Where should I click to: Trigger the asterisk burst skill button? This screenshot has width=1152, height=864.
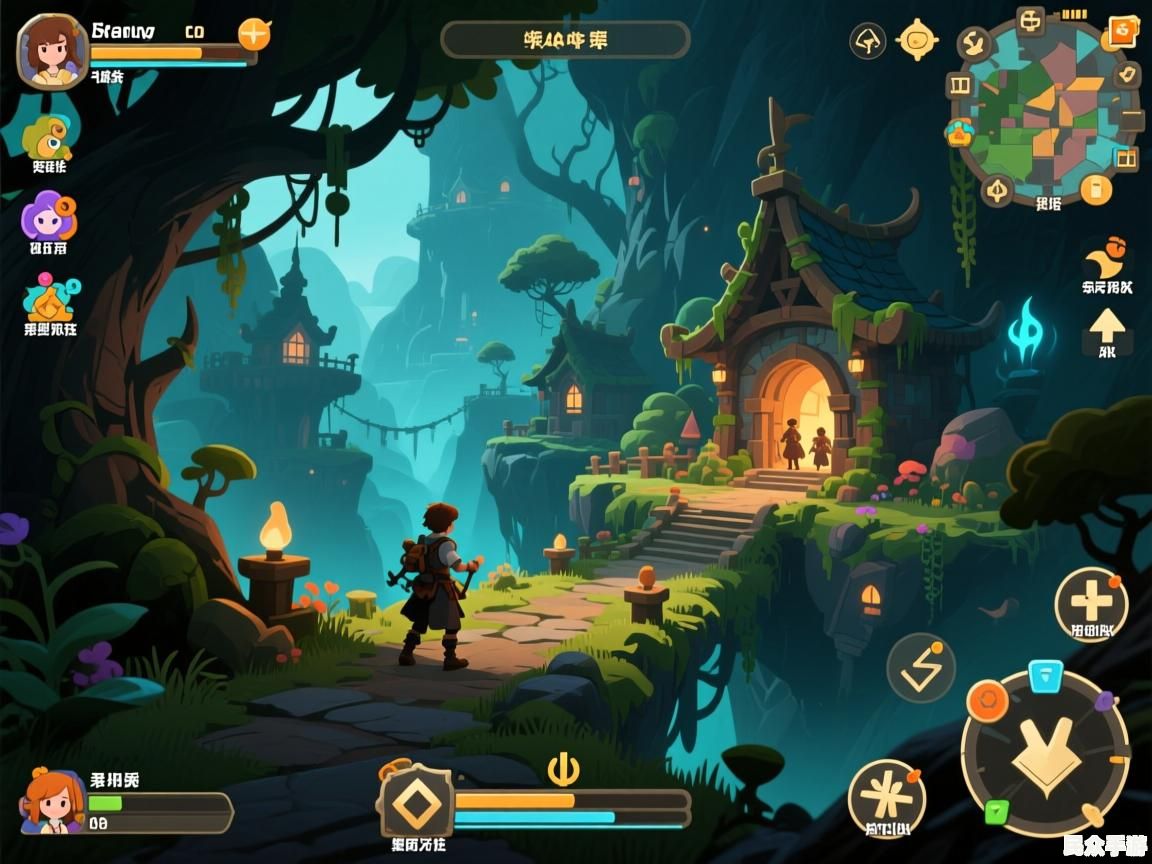pos(886,797)
